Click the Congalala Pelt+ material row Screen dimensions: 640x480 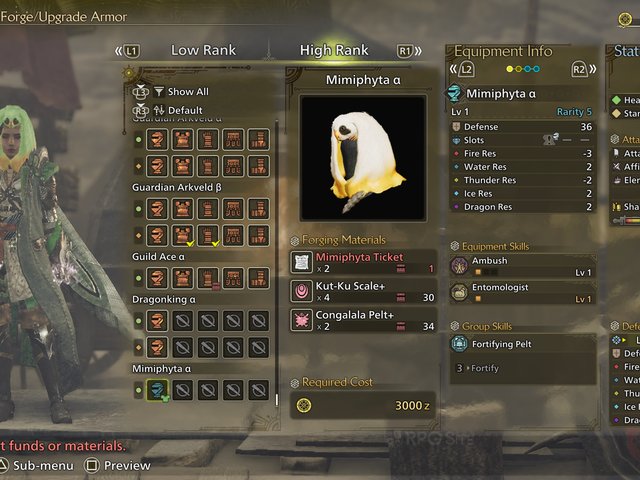(364, 320)
